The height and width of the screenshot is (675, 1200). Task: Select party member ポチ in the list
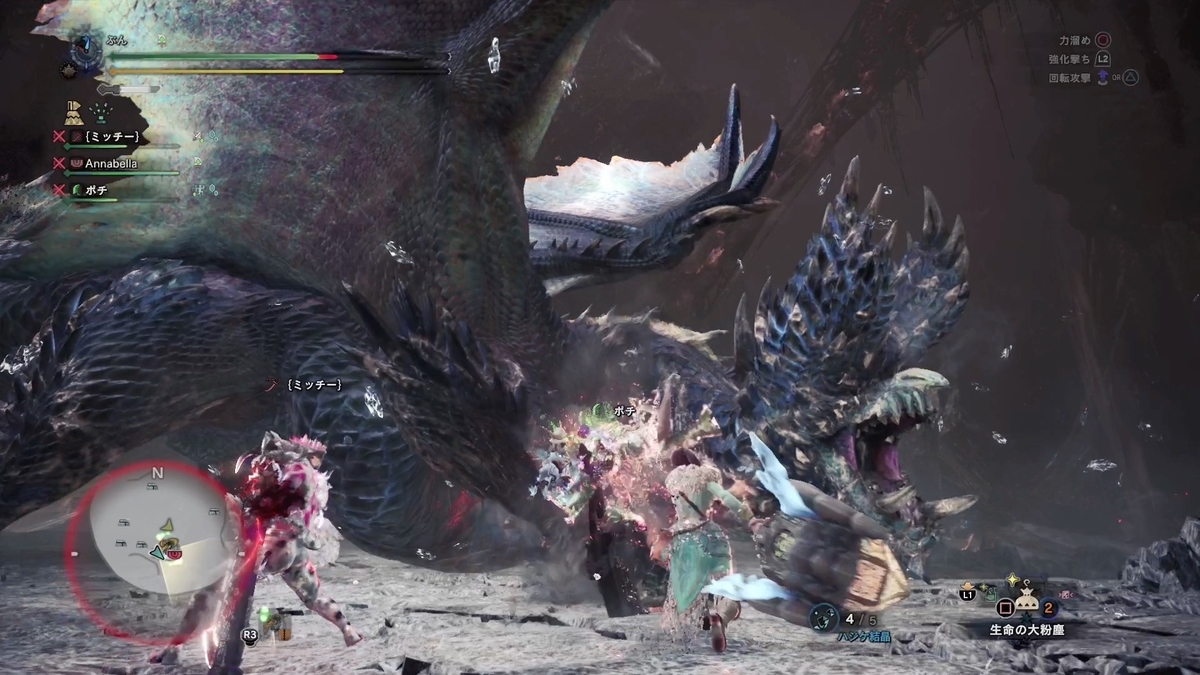tap(96, 189)
